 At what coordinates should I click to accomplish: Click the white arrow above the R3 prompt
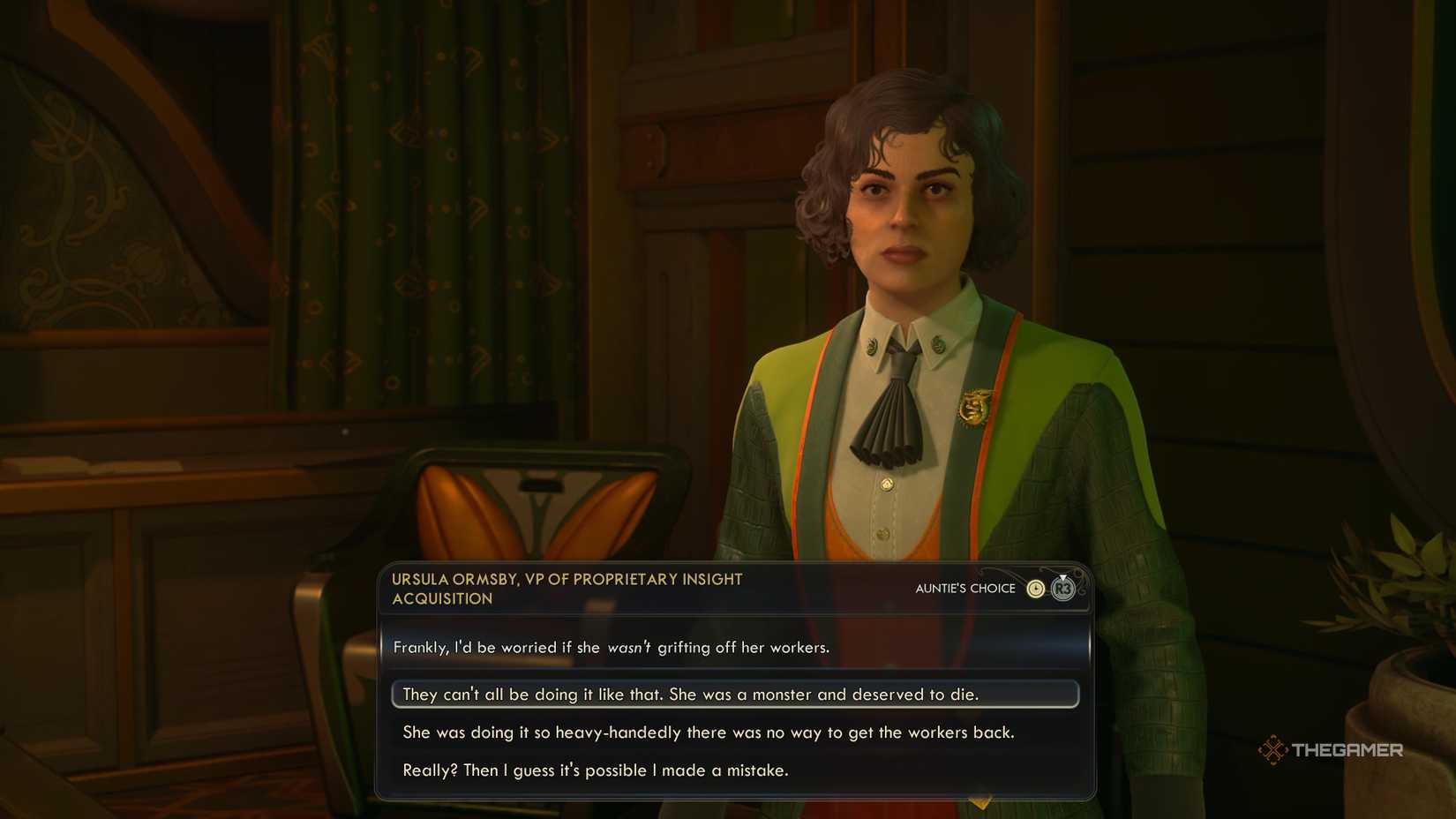[x=1063, y=577]
